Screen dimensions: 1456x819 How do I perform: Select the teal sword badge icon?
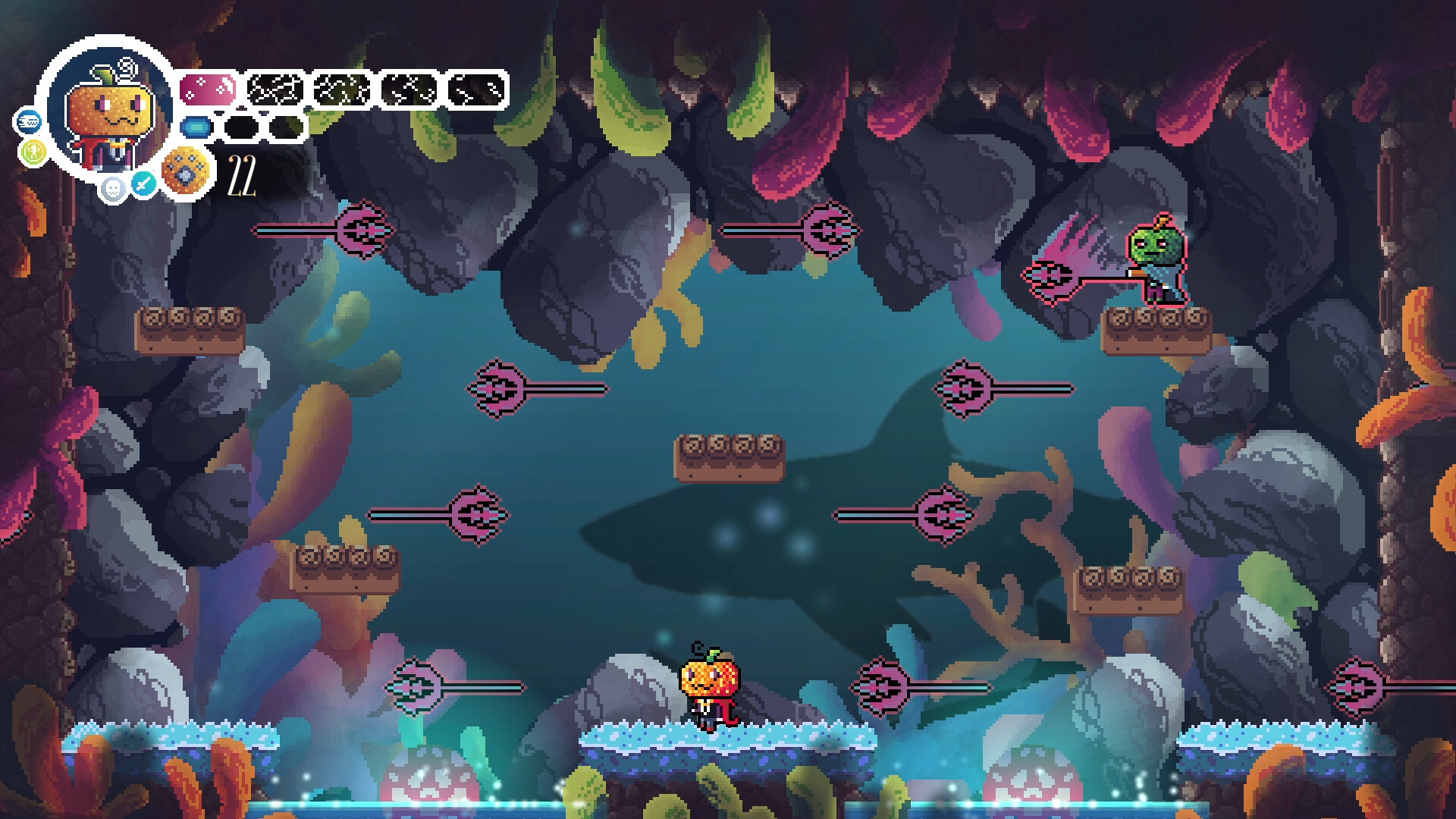click(x=145, y=184)
